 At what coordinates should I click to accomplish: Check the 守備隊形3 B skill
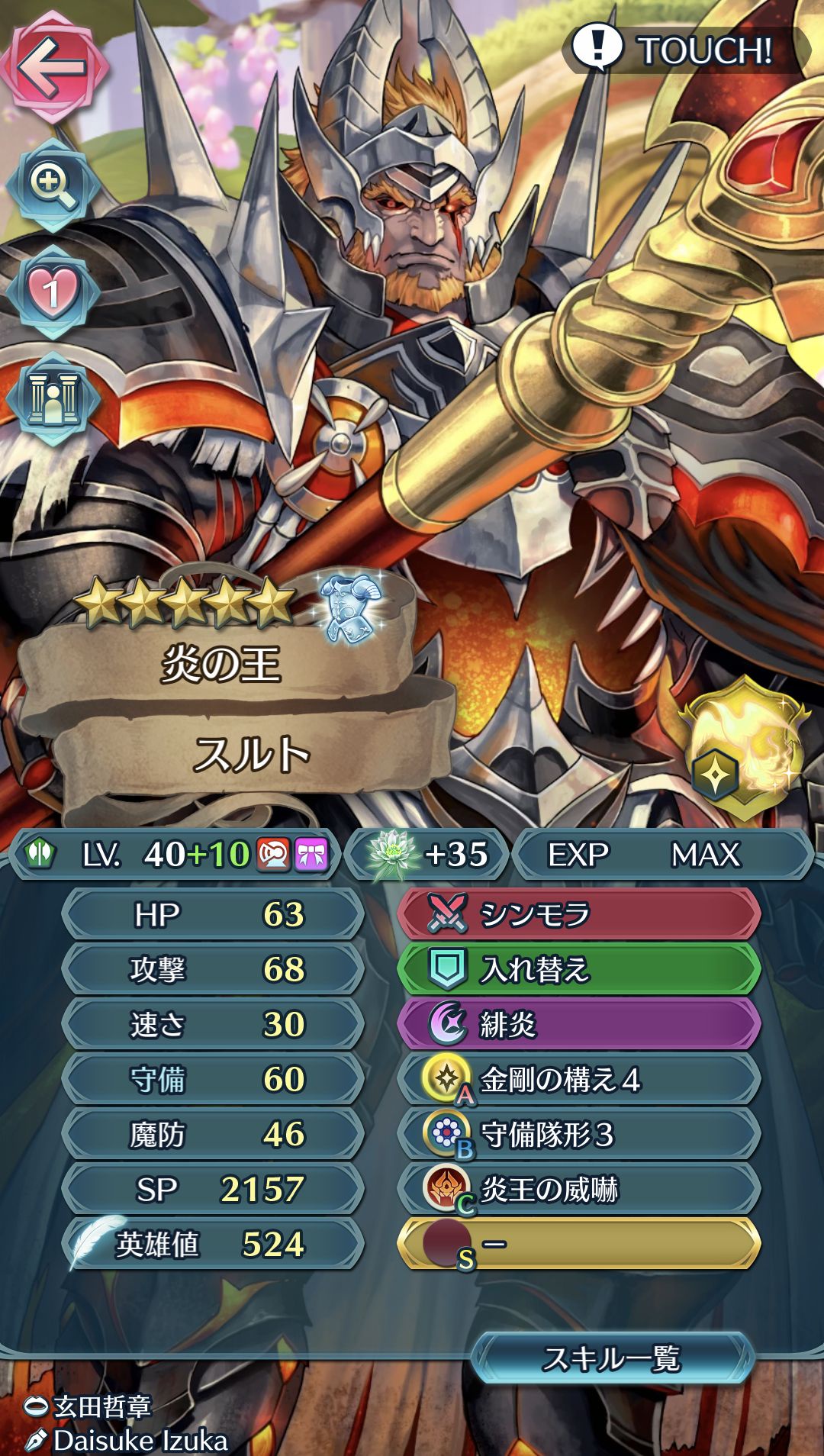(x=578, y=1134)
